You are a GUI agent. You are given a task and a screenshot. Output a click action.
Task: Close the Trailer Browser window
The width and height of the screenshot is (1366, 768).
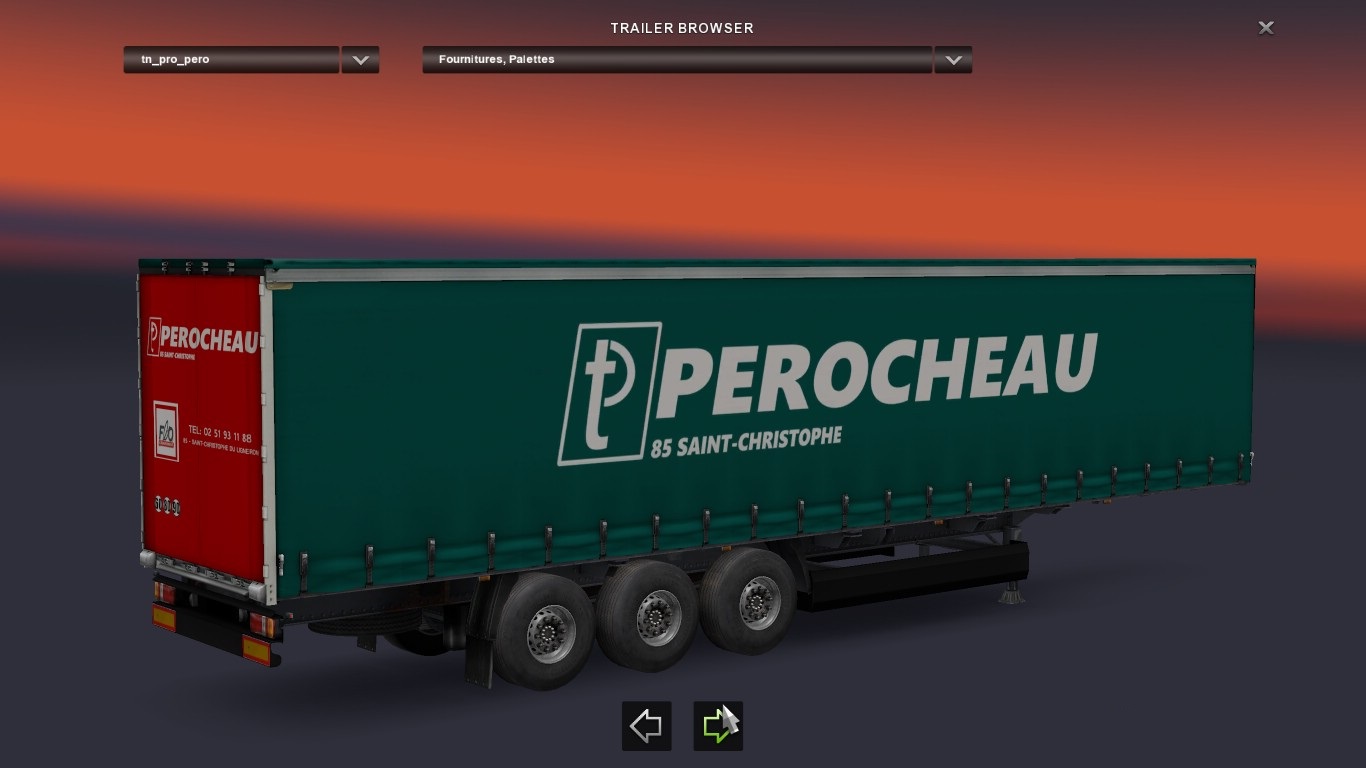(1266, 28)
